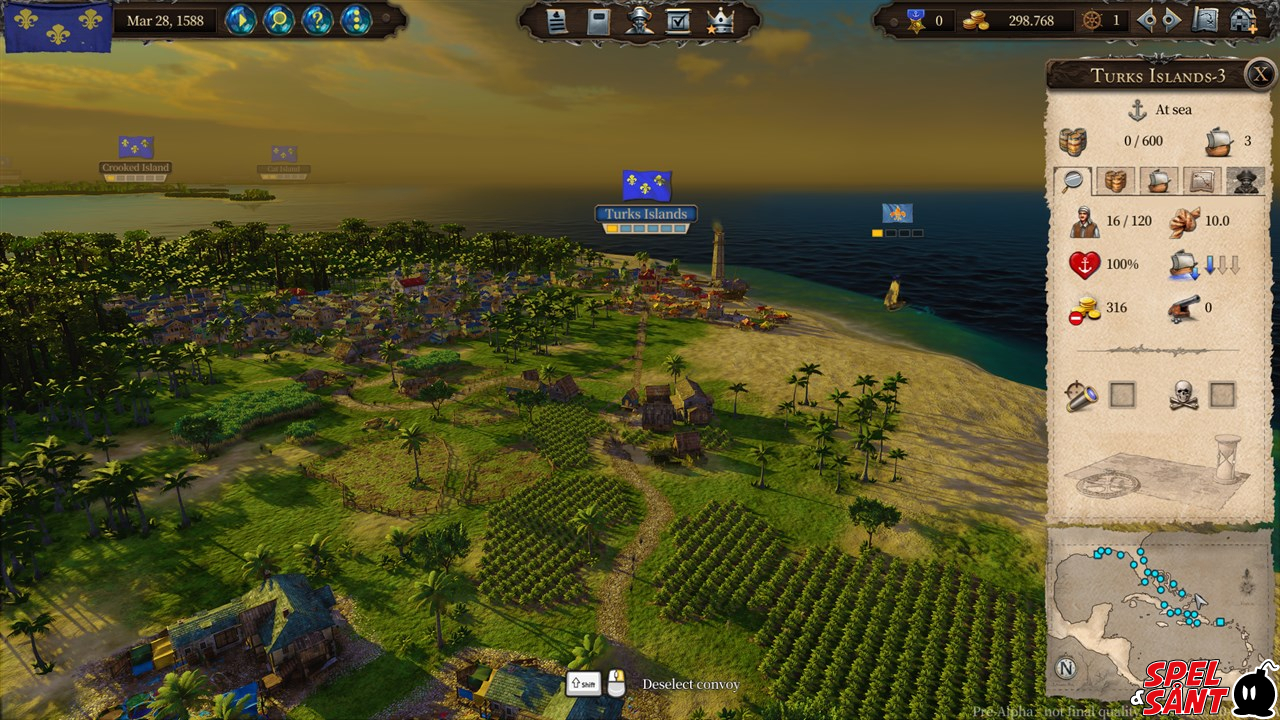The image size is (1280, 720).
Task: Open the captain portrait menu
Action: click(x=638, y=21)
